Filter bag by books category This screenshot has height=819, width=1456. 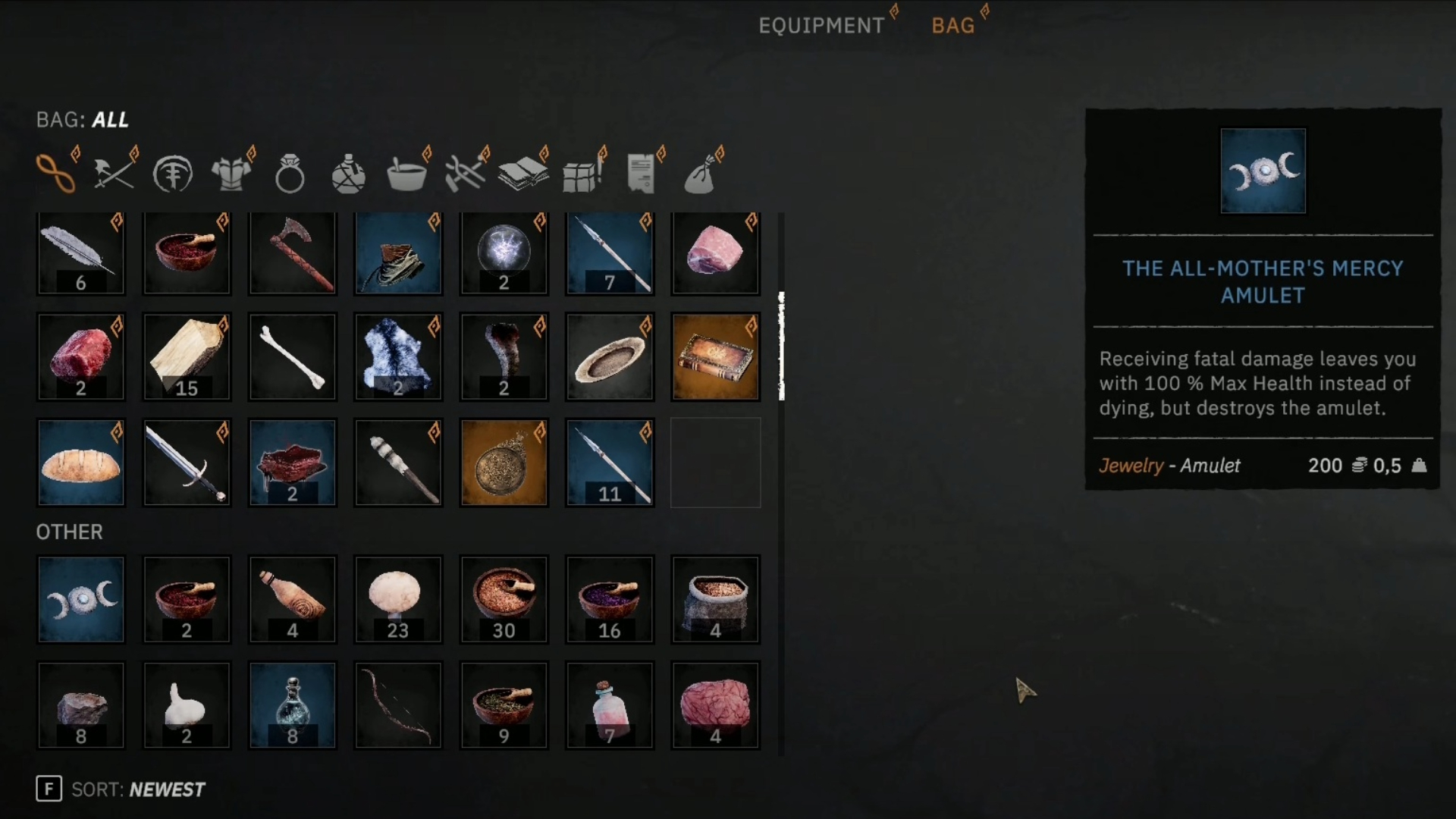coord(523,173)
